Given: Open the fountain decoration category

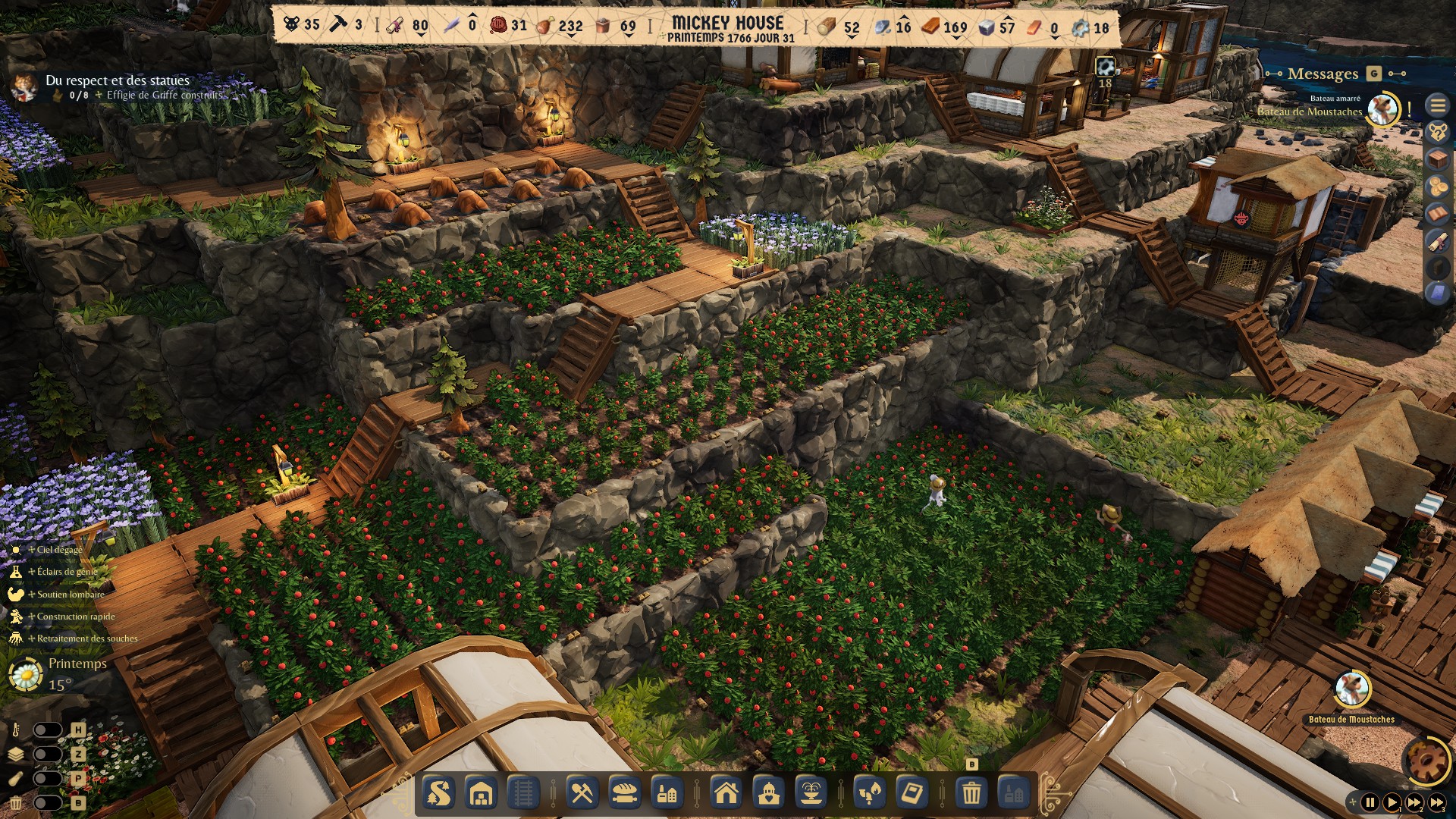Looking at the screenshot, I should pos(811,793).
